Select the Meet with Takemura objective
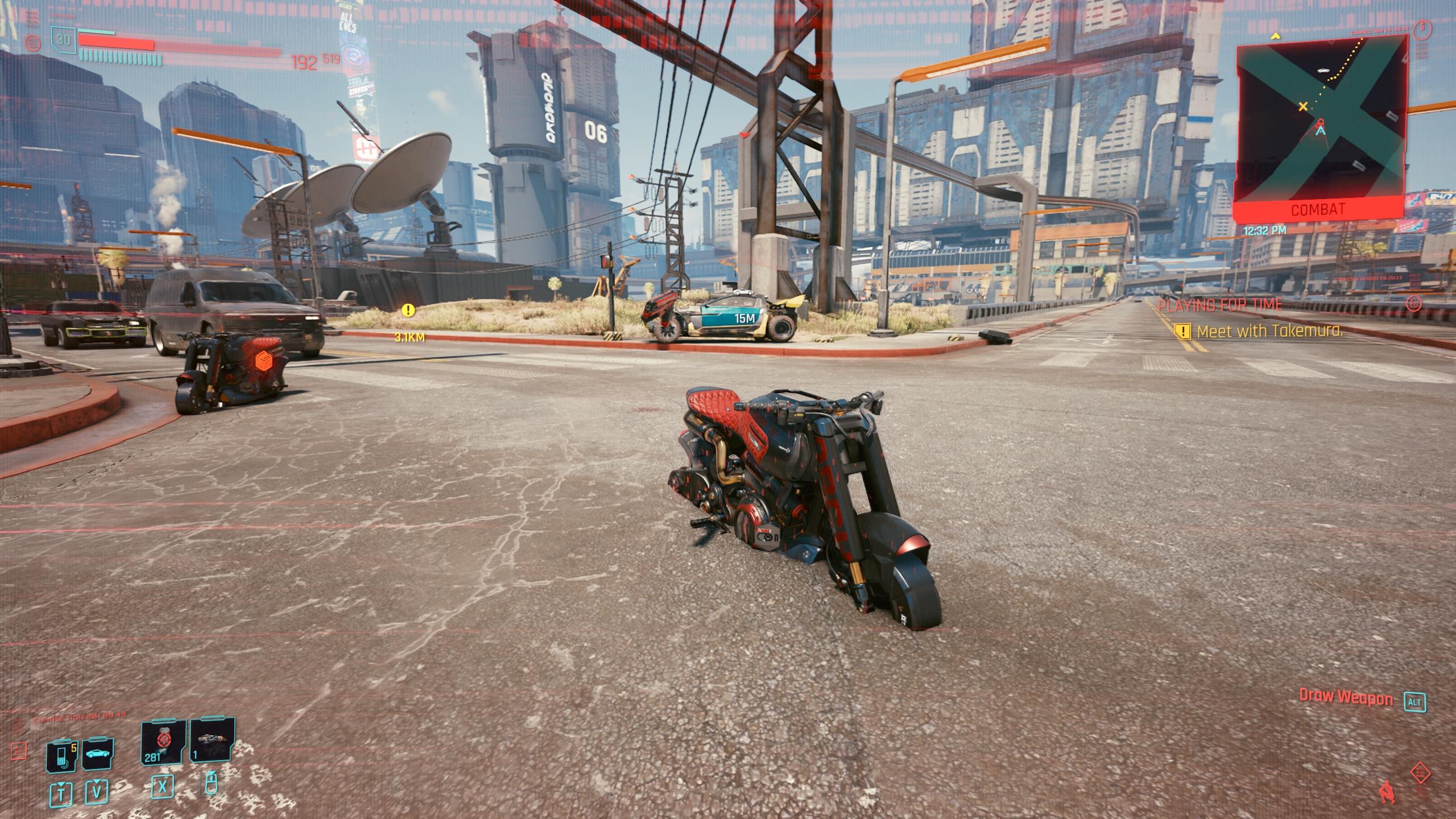 tap(1269, 331)
